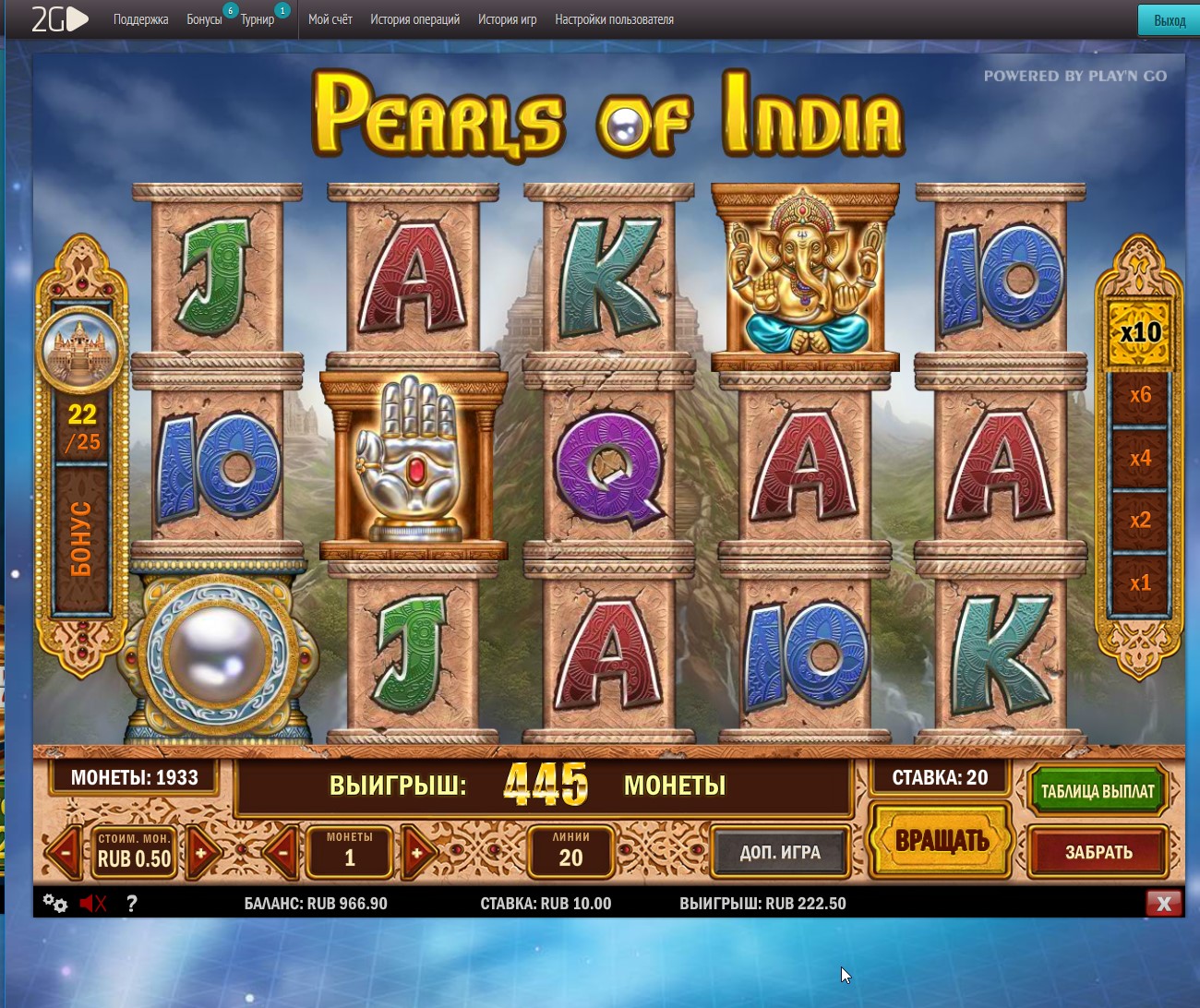View История операций transaction history
The image size is (1200, 1008).
(x=414, y=19)
